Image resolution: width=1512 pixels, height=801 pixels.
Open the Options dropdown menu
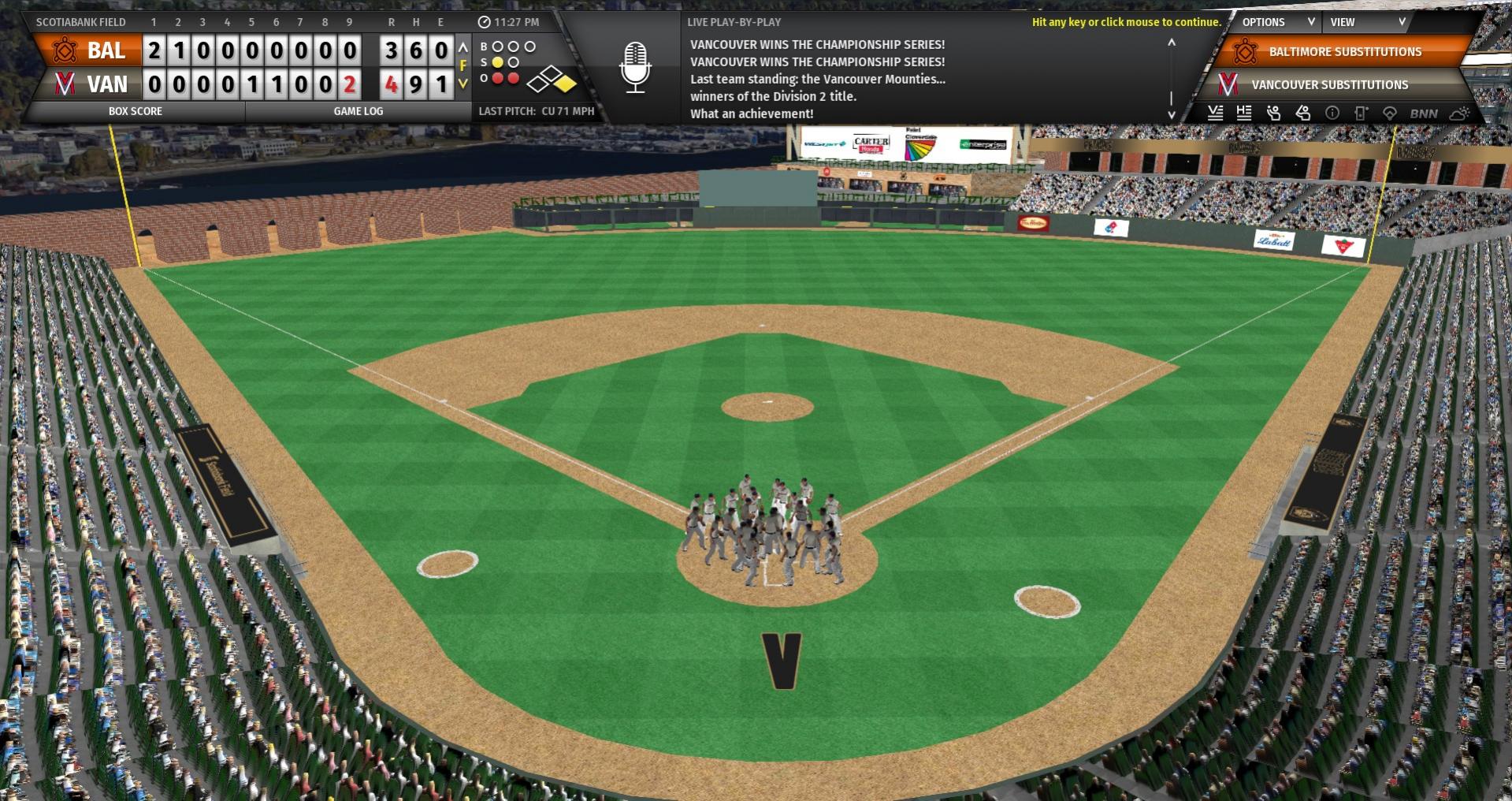[1276, 22]
